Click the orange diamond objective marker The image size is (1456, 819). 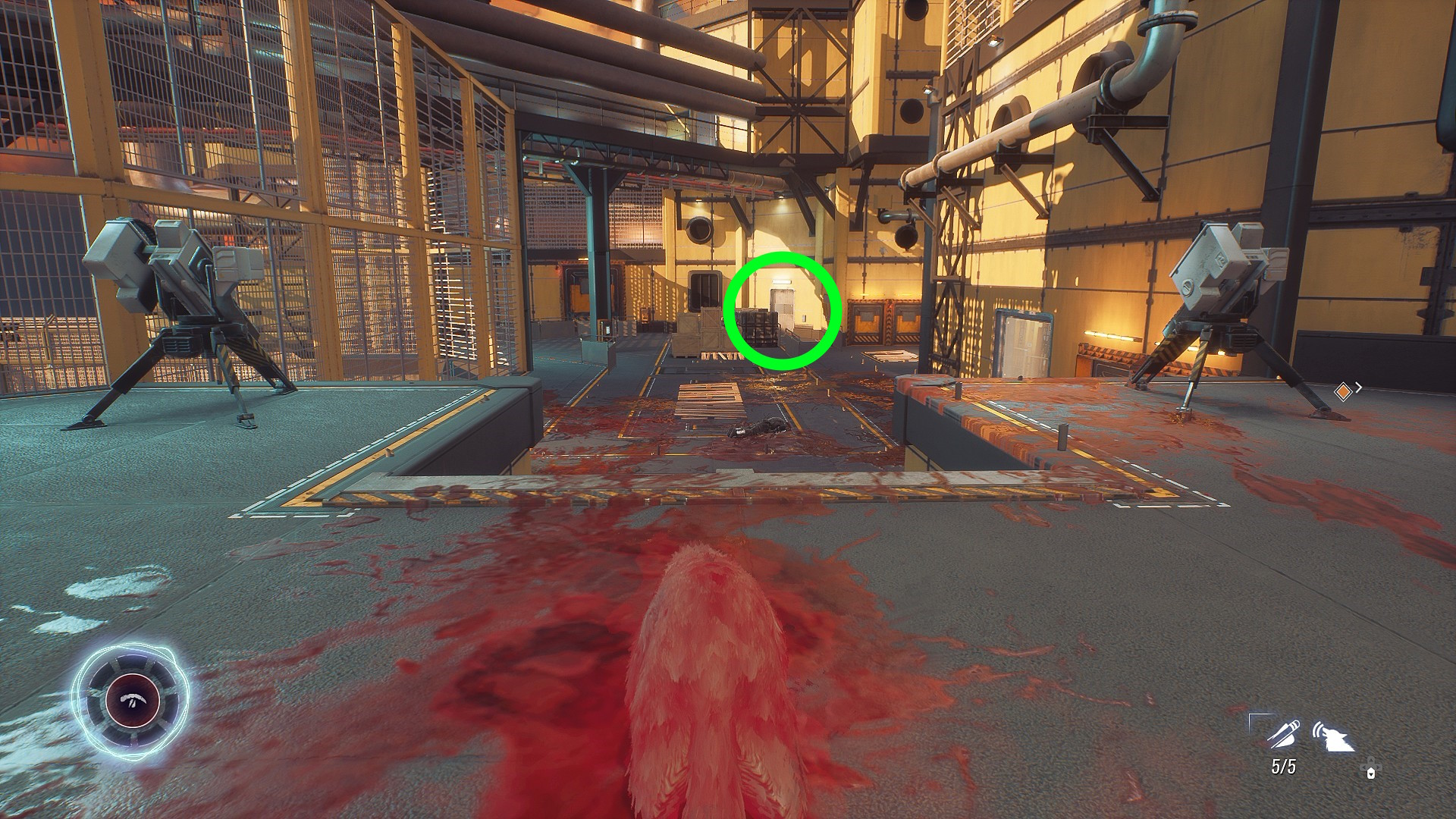(1343, 391)
